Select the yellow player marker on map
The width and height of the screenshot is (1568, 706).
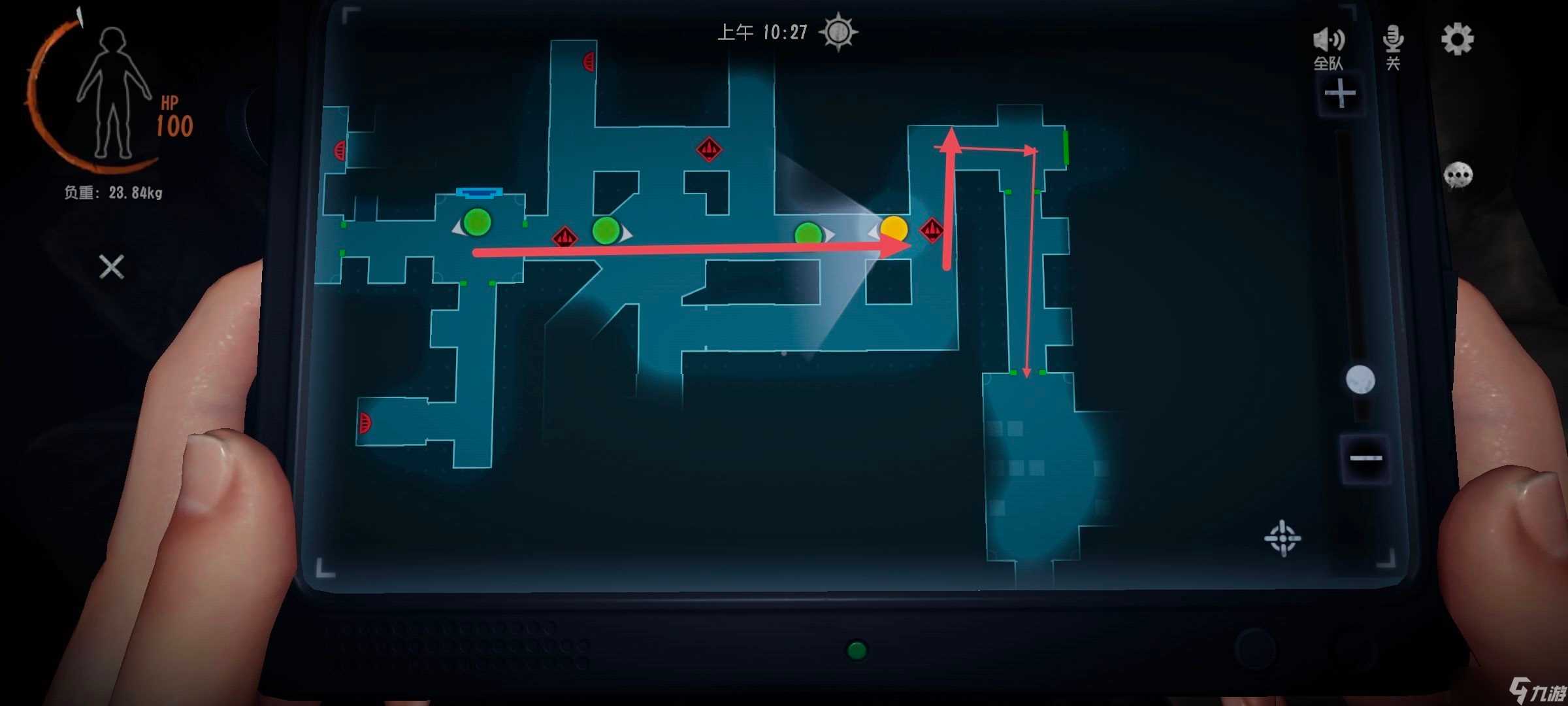(x=894, y=229)
